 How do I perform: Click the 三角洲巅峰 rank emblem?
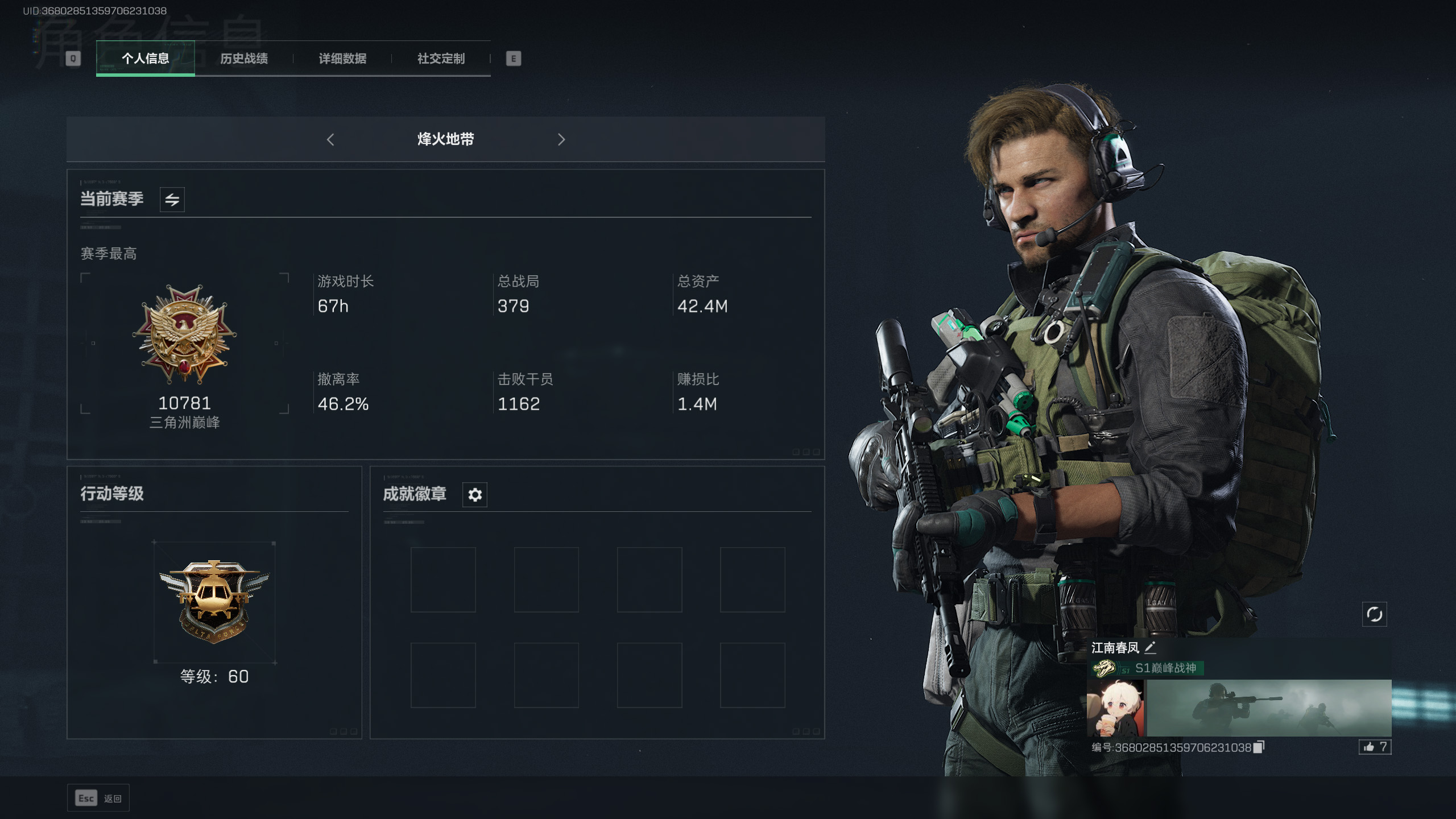(x=184, y=334)
